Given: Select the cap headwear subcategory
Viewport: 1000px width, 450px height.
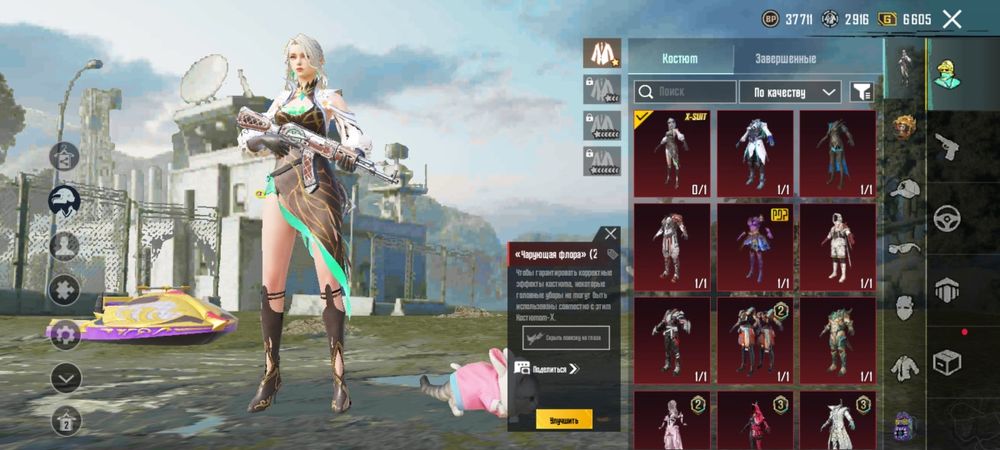Looking at the screenshot, I should pos(905,187).
